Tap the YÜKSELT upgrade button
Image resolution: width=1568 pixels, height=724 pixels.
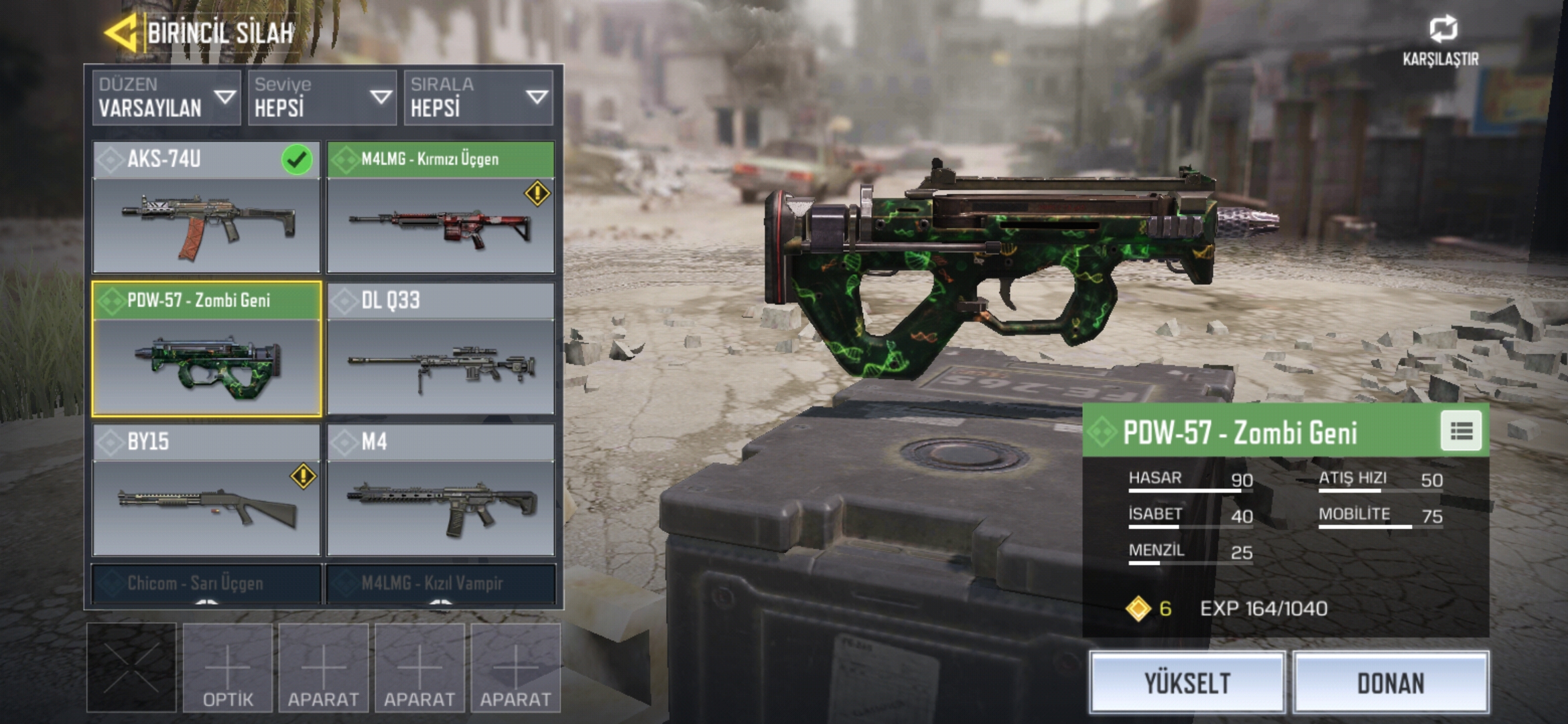(1187, 682)
